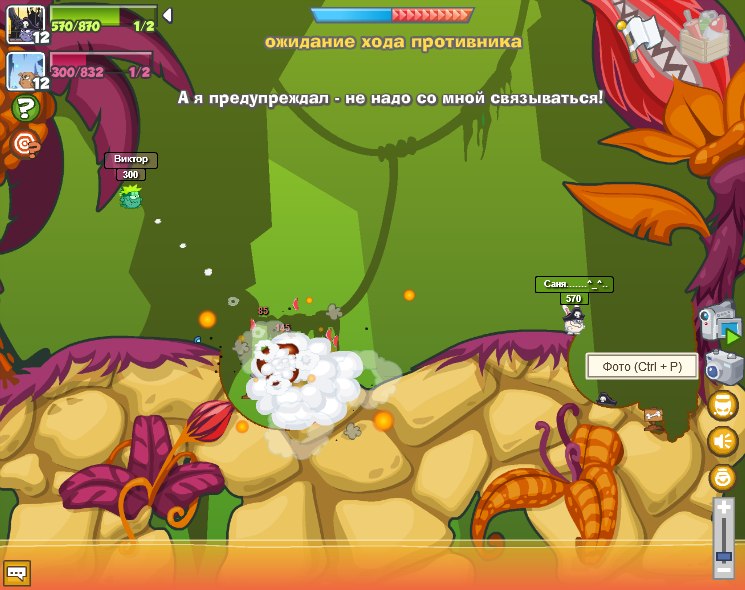The width and height of the screenshot is (745, 590).
Task: Click the white surrender flag
Action: pos(641,36)
